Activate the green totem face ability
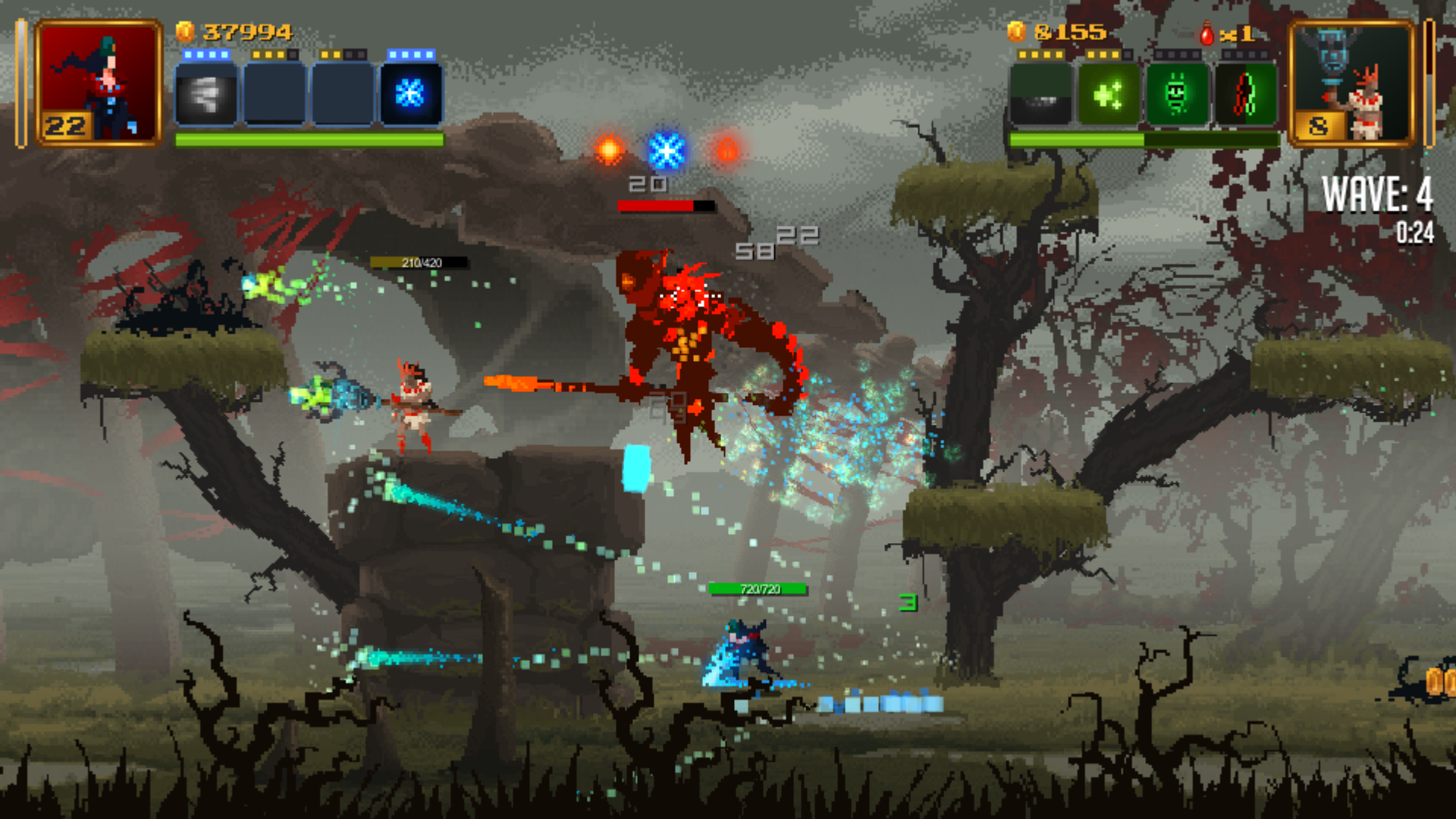Image resolution: width=1456 pixels, height=819 pixels. (x=1177, y=95)
